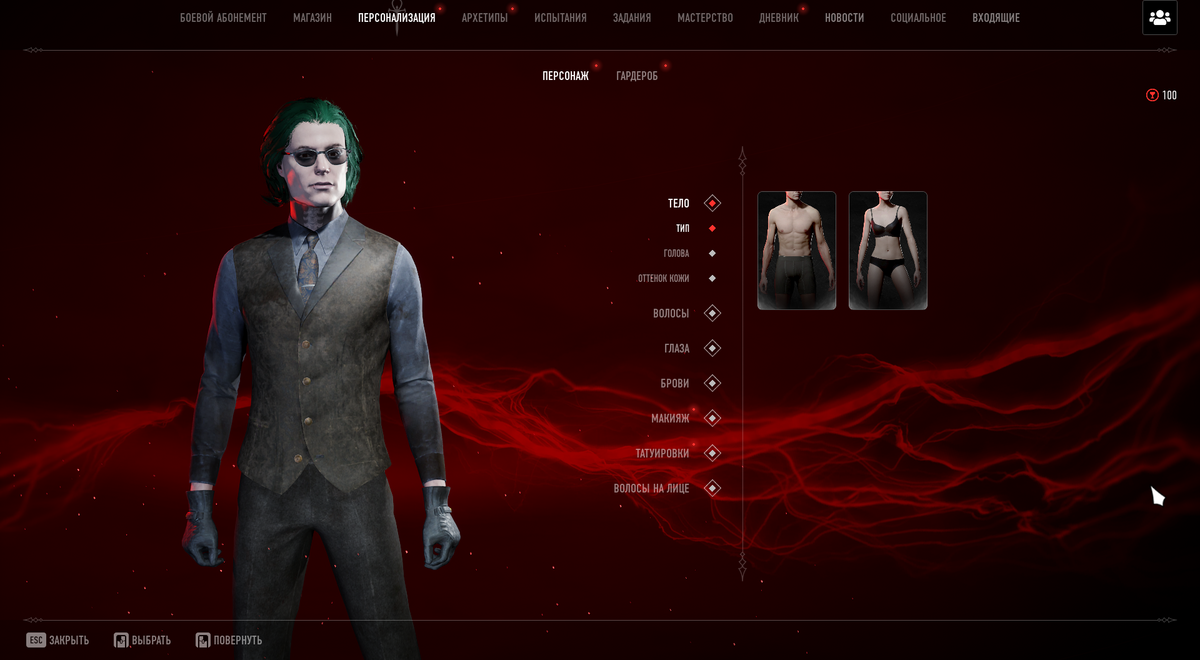Image resolution: width=1200 pixels, height=660 pixels.
Task: Select the Оттенок кожи option
Action: tap(664, 279)
